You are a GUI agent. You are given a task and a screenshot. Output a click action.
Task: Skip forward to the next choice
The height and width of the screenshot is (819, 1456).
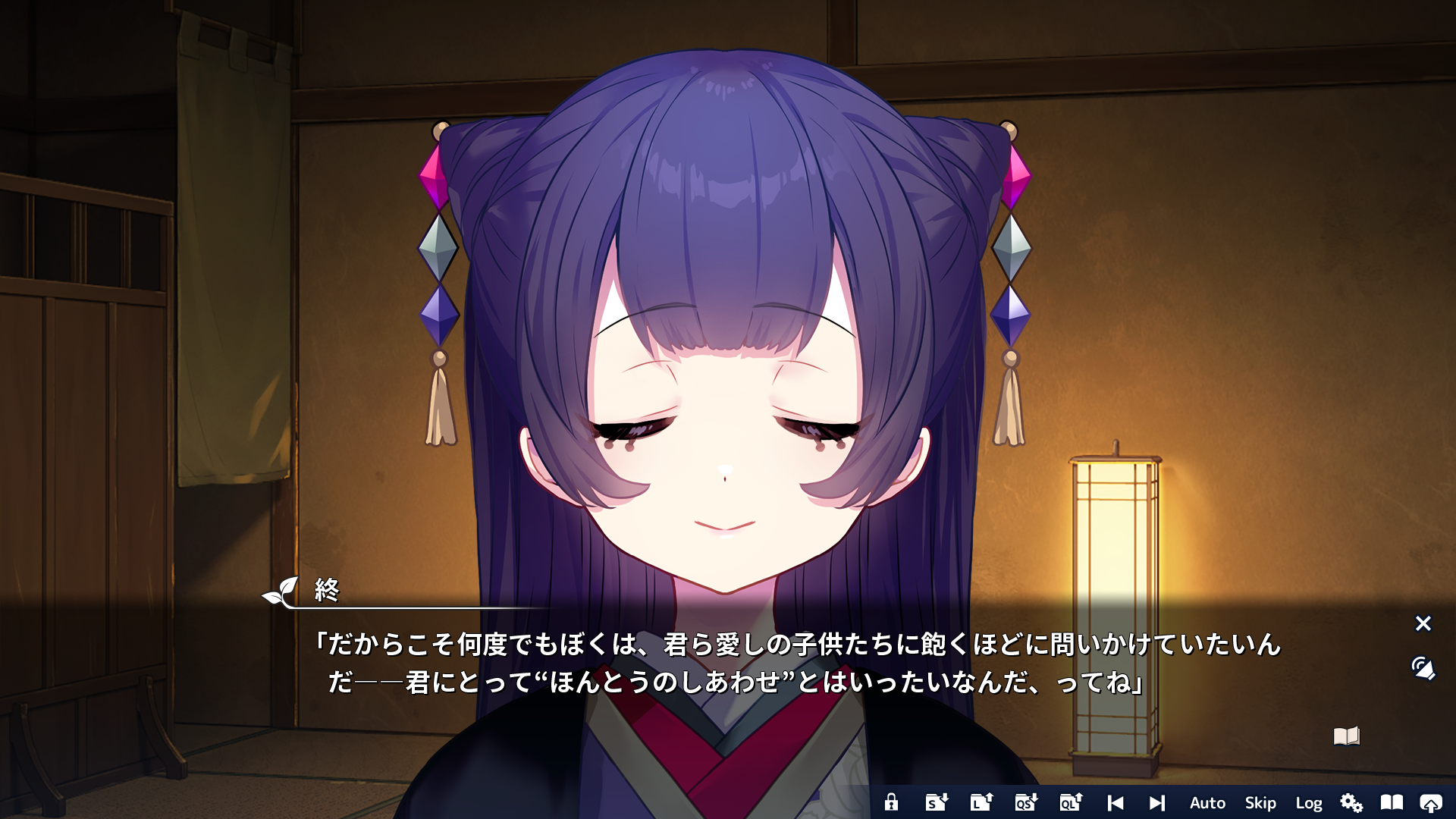pos(1156,802)
